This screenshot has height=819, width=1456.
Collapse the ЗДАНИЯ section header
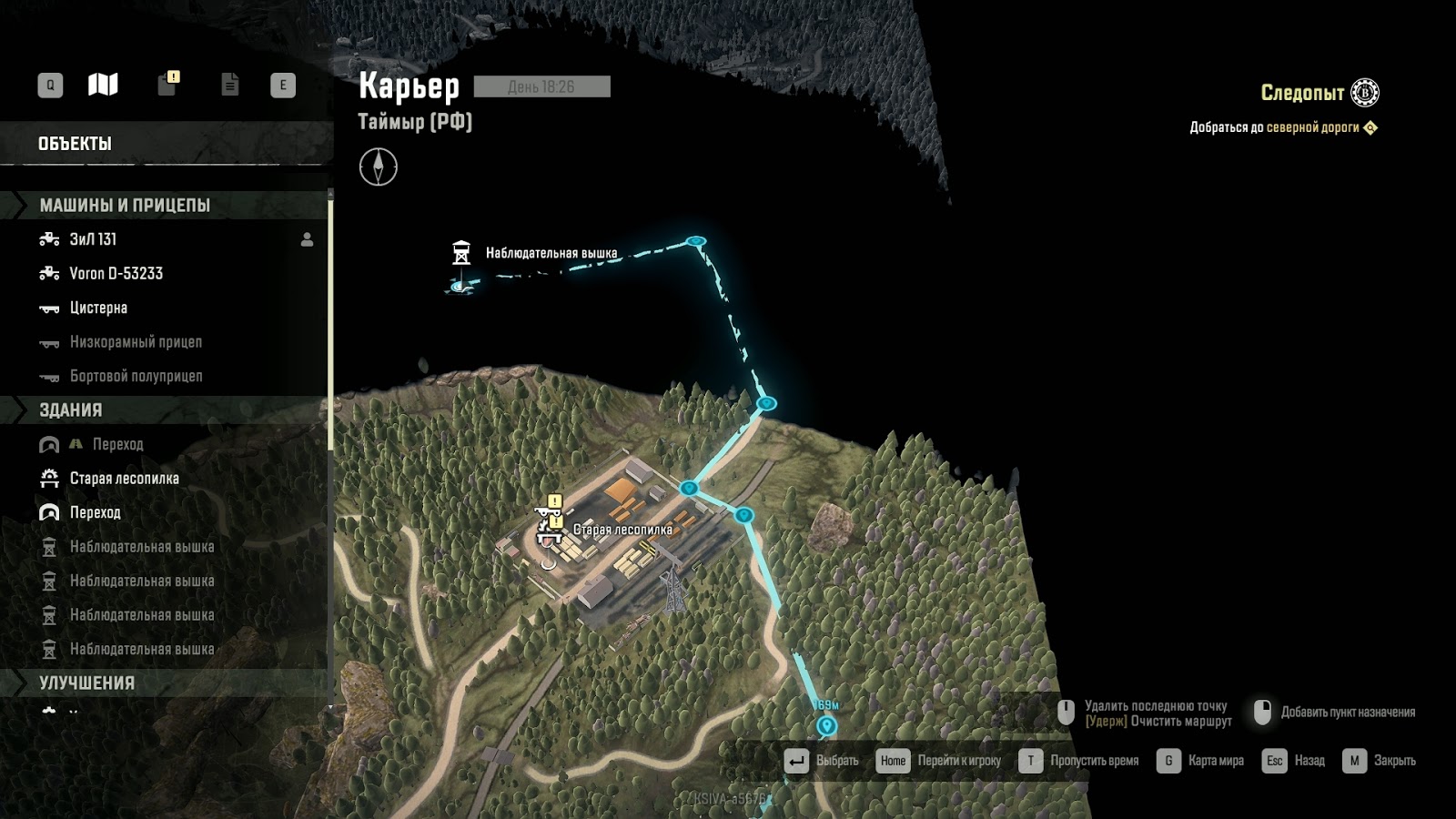coord(70,409)
